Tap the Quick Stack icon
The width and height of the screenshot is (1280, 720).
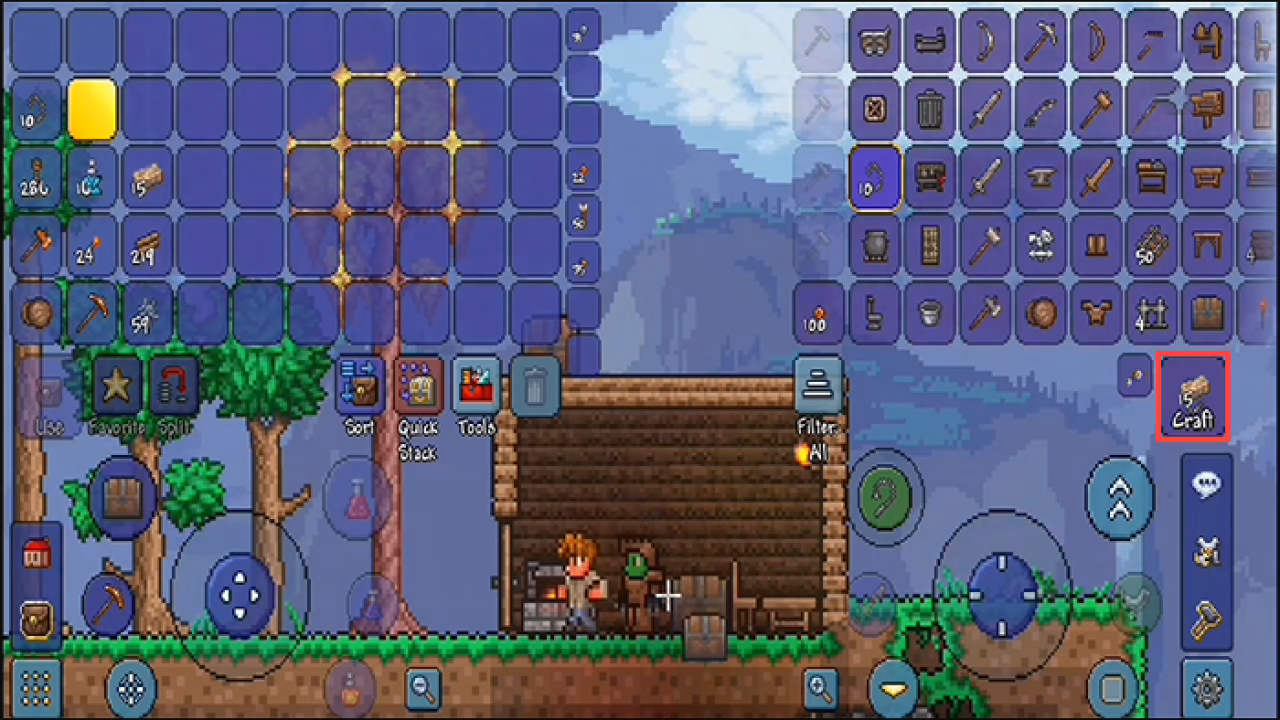(x=417, y=387)
